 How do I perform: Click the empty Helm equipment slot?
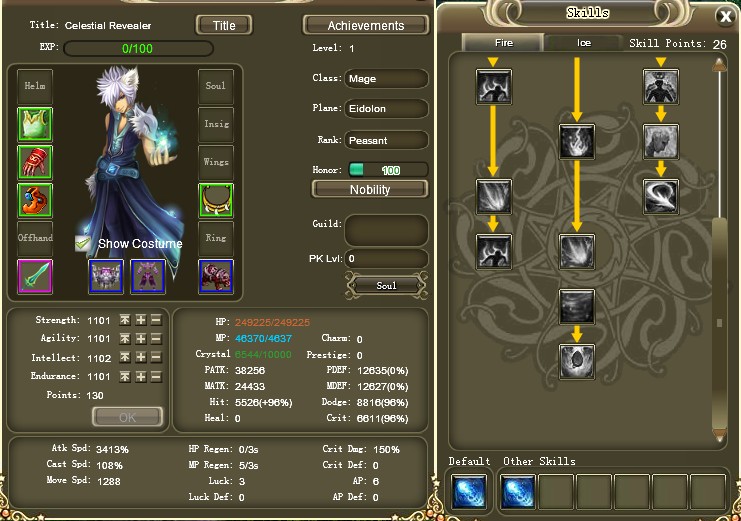coord(35,87)
